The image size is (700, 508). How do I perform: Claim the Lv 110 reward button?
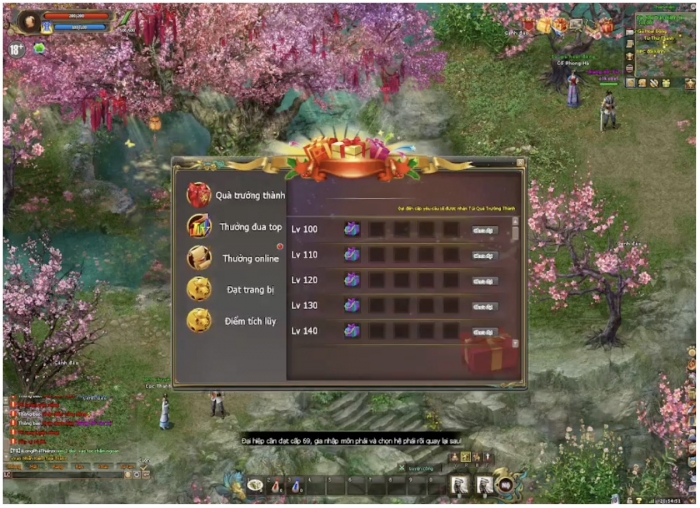484,255
